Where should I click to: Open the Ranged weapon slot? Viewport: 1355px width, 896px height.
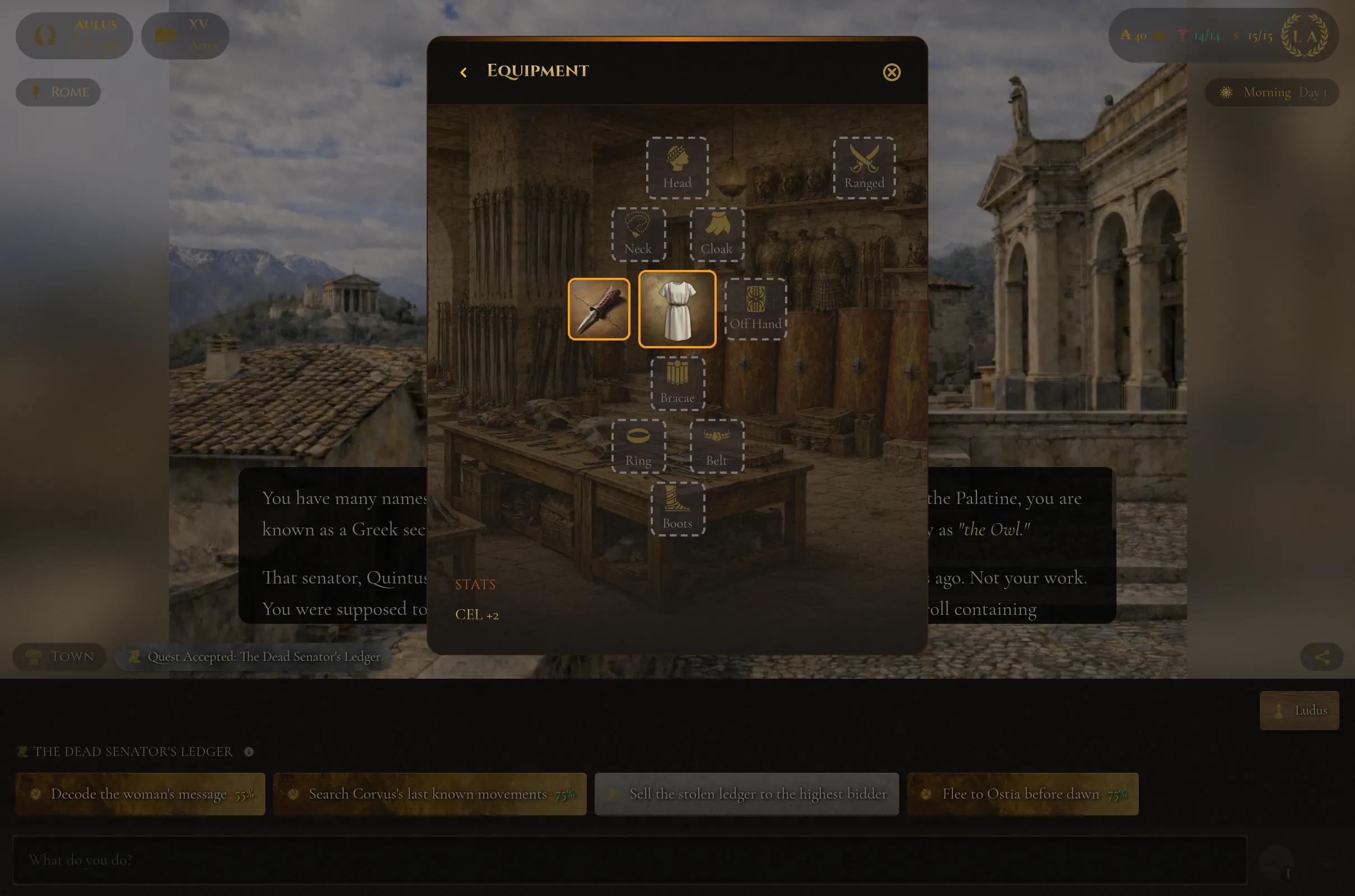click(x=864, y=167)
